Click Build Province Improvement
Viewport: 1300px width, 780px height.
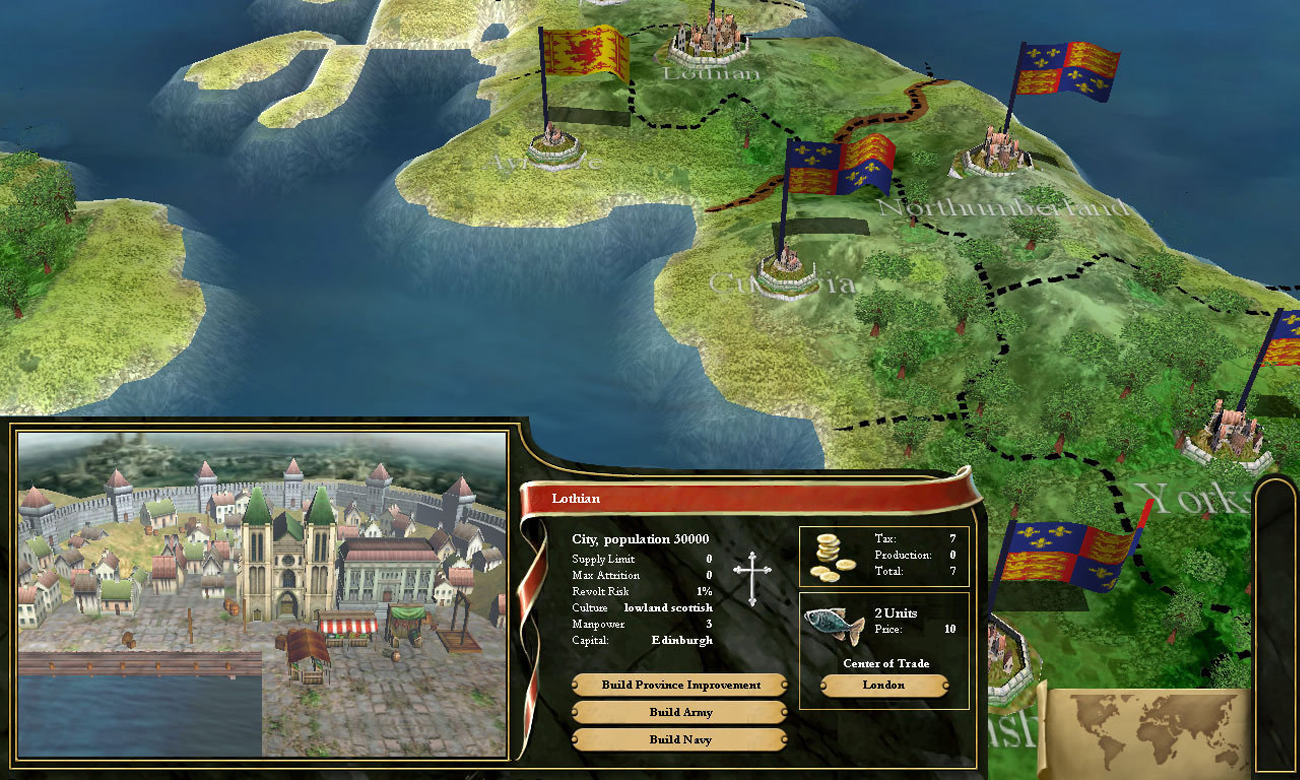coord(678,684)
